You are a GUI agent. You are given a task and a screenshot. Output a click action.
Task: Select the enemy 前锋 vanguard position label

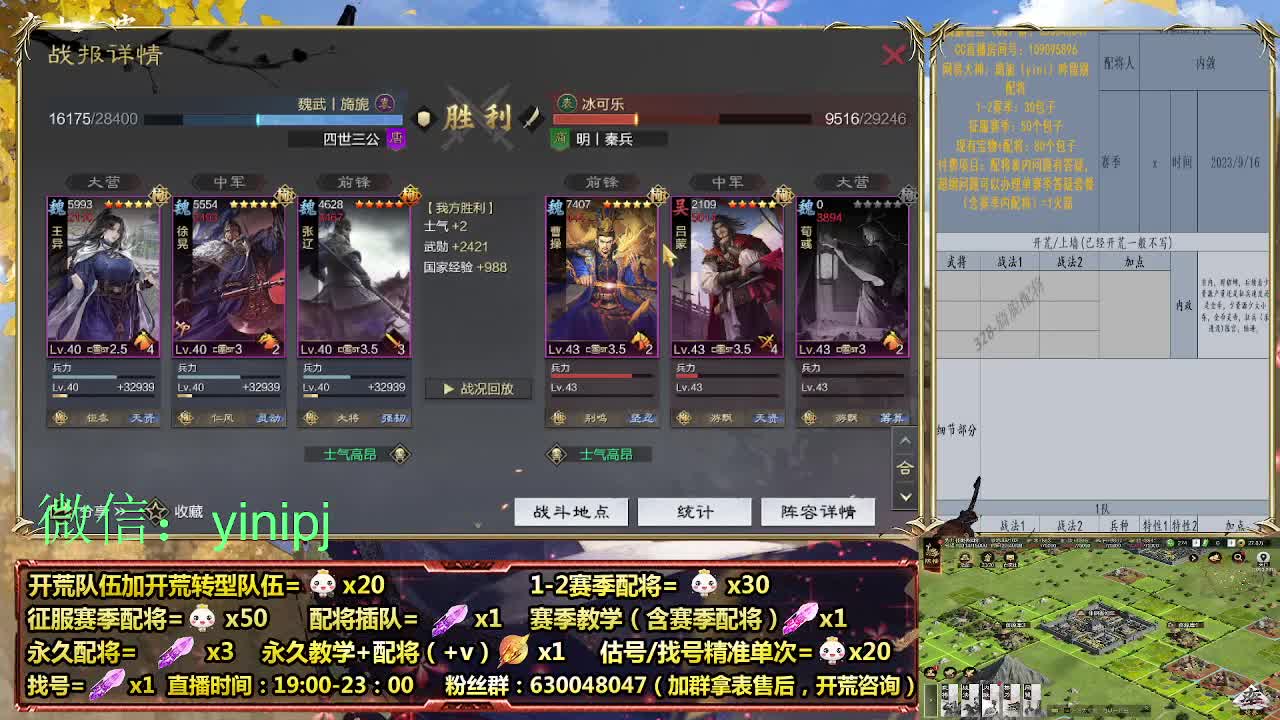coord(605,182)
